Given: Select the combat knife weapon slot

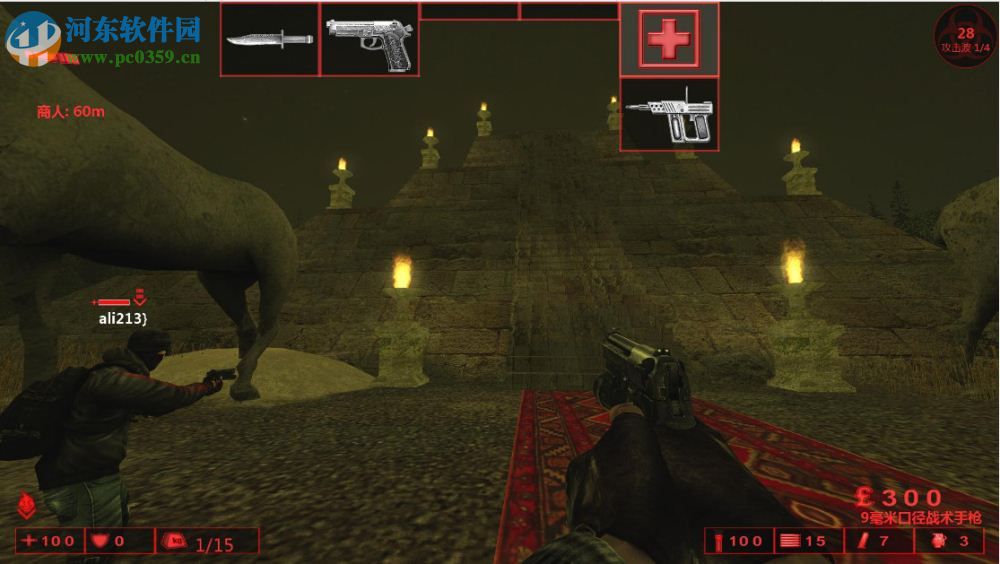Looking at the screenshot, I should click(269, 39).
